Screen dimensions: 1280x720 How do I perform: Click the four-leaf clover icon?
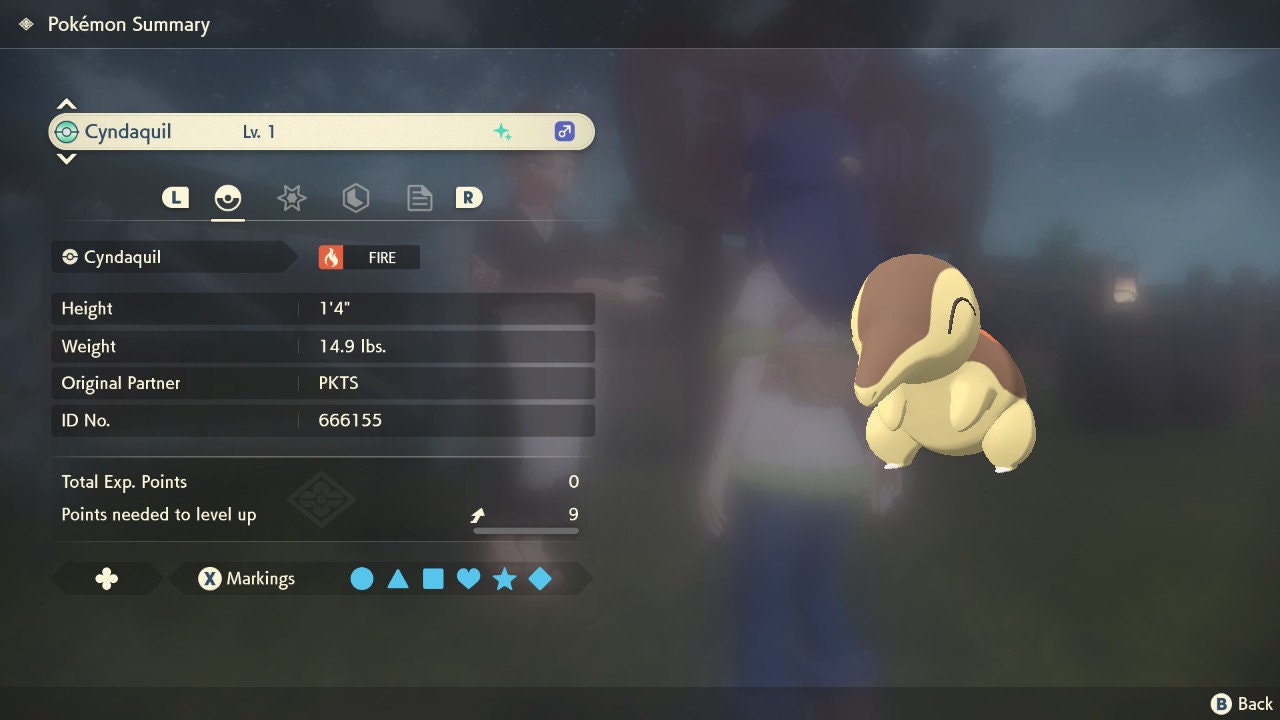[x=106, y=579]
